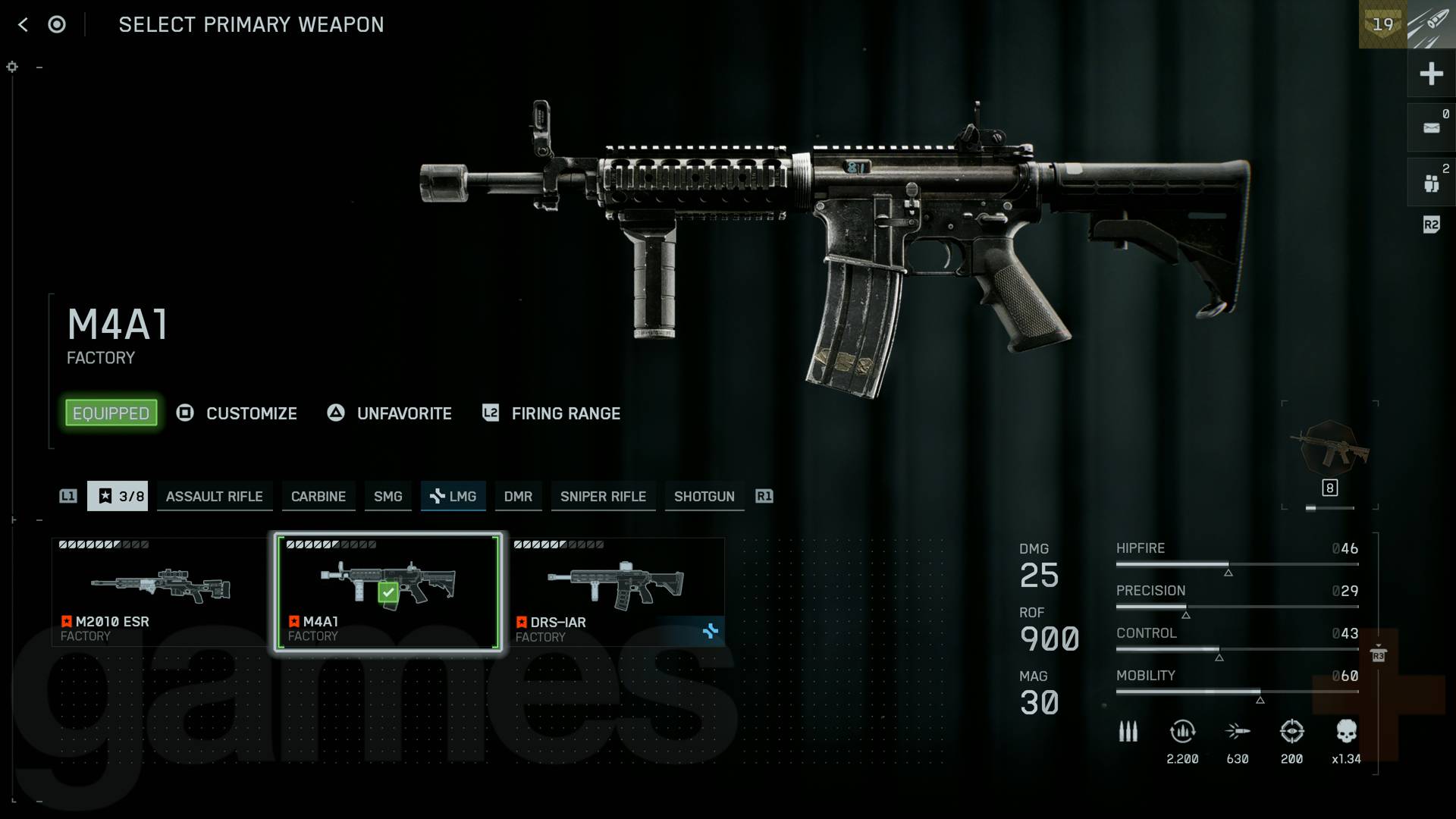The height and width of the screenshot is (819, 1456).
Task: Open the ammunition type icon
Action: pyautogui.click(x=1128, y=732)
